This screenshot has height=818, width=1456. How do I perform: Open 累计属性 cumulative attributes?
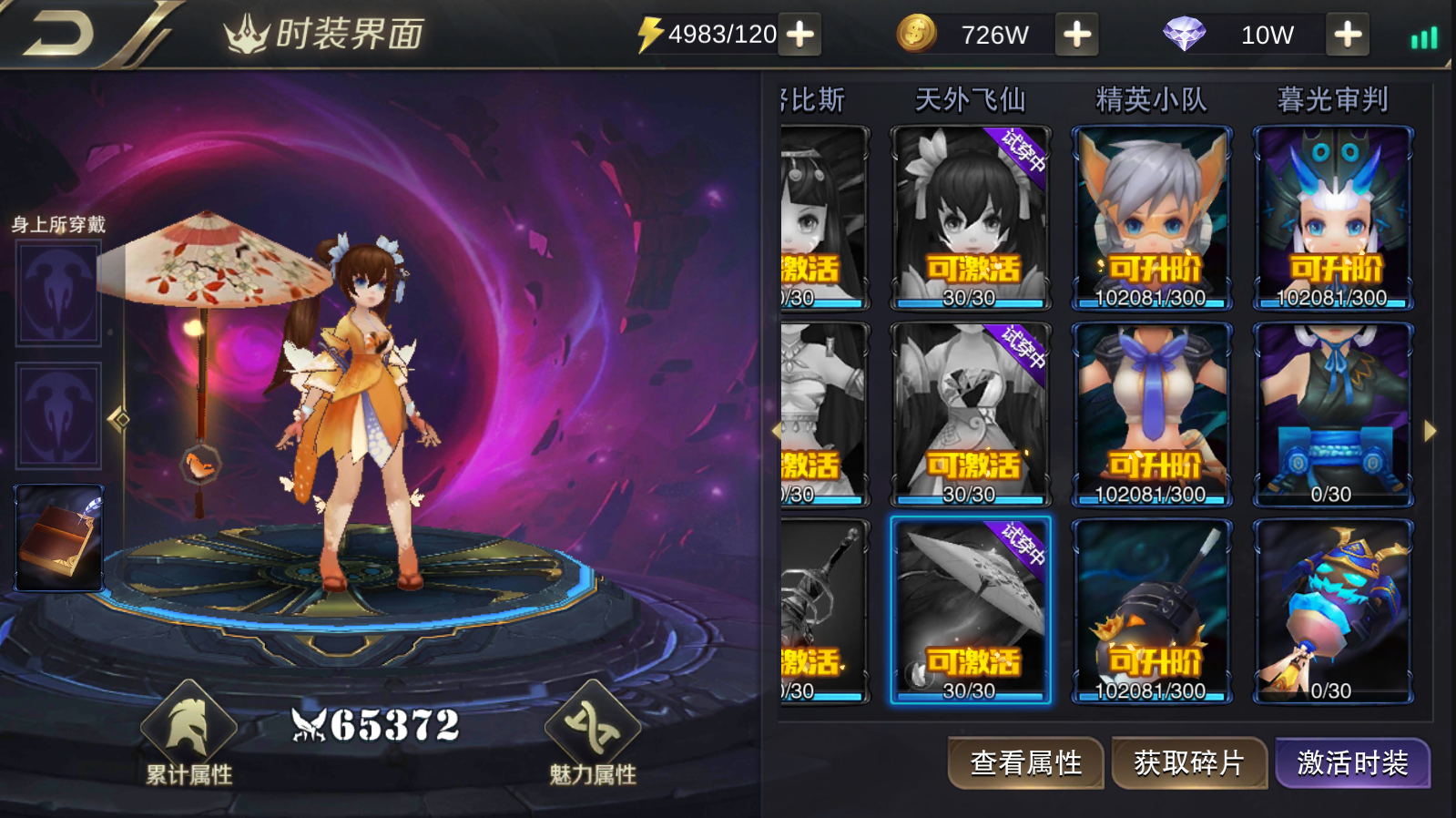coord(189,734)
